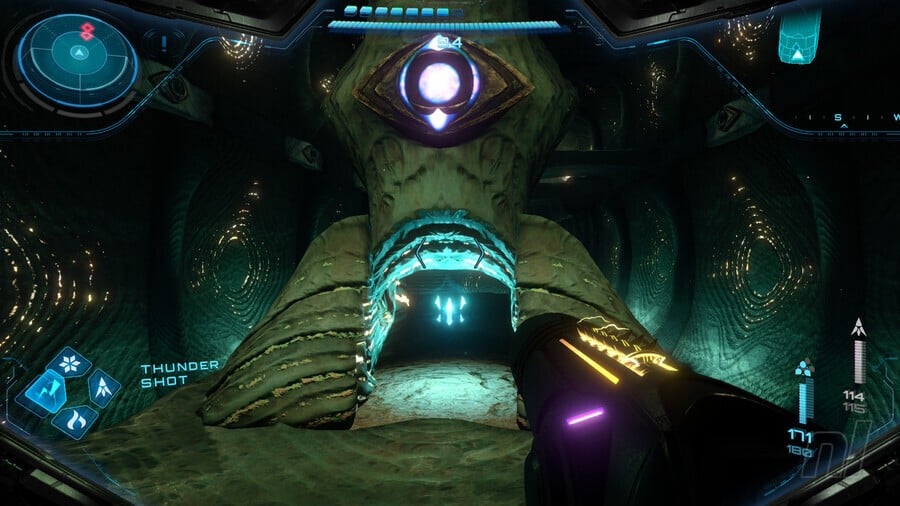Image resolution: width=900 pixels, height=506 pixels.
Task: Select the missile icon in the weapon selector
Action: pyautogui.click(x=103, y=387)
